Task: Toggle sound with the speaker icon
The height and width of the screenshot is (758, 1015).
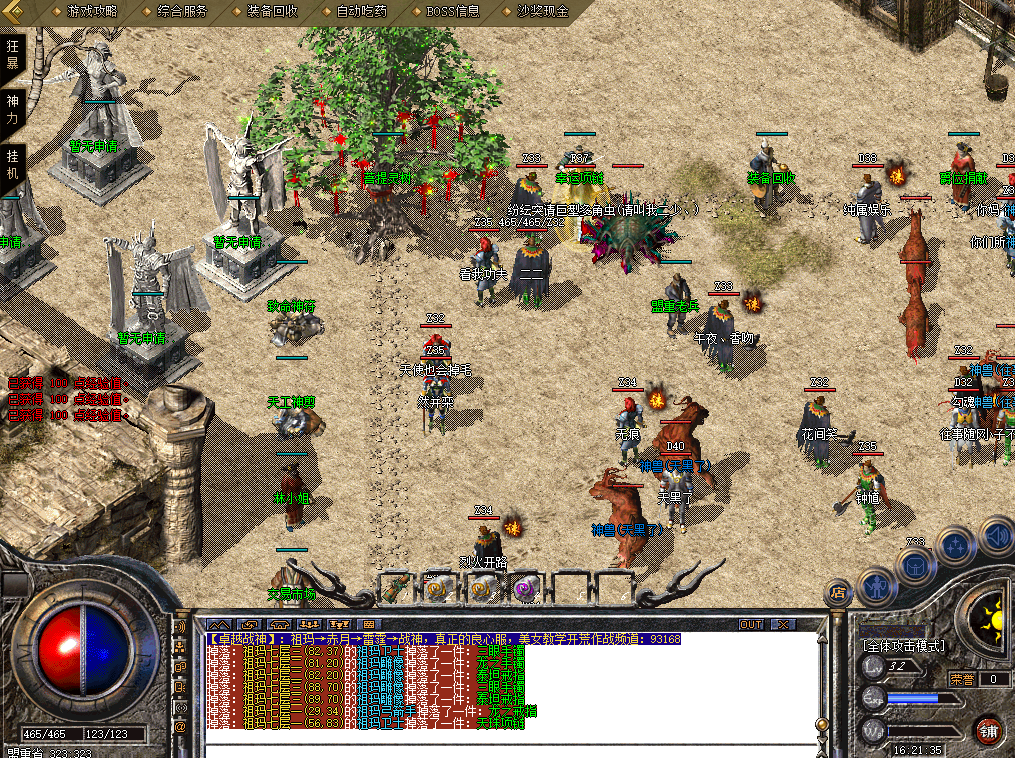Action: click(x=996, y=535)
